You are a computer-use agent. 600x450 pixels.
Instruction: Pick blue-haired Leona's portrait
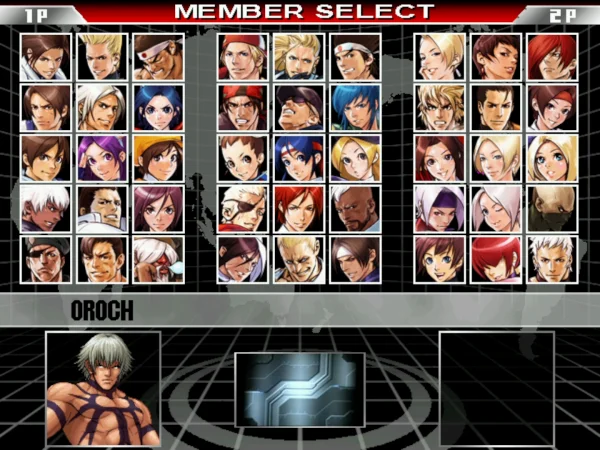[x=354, y=106]
